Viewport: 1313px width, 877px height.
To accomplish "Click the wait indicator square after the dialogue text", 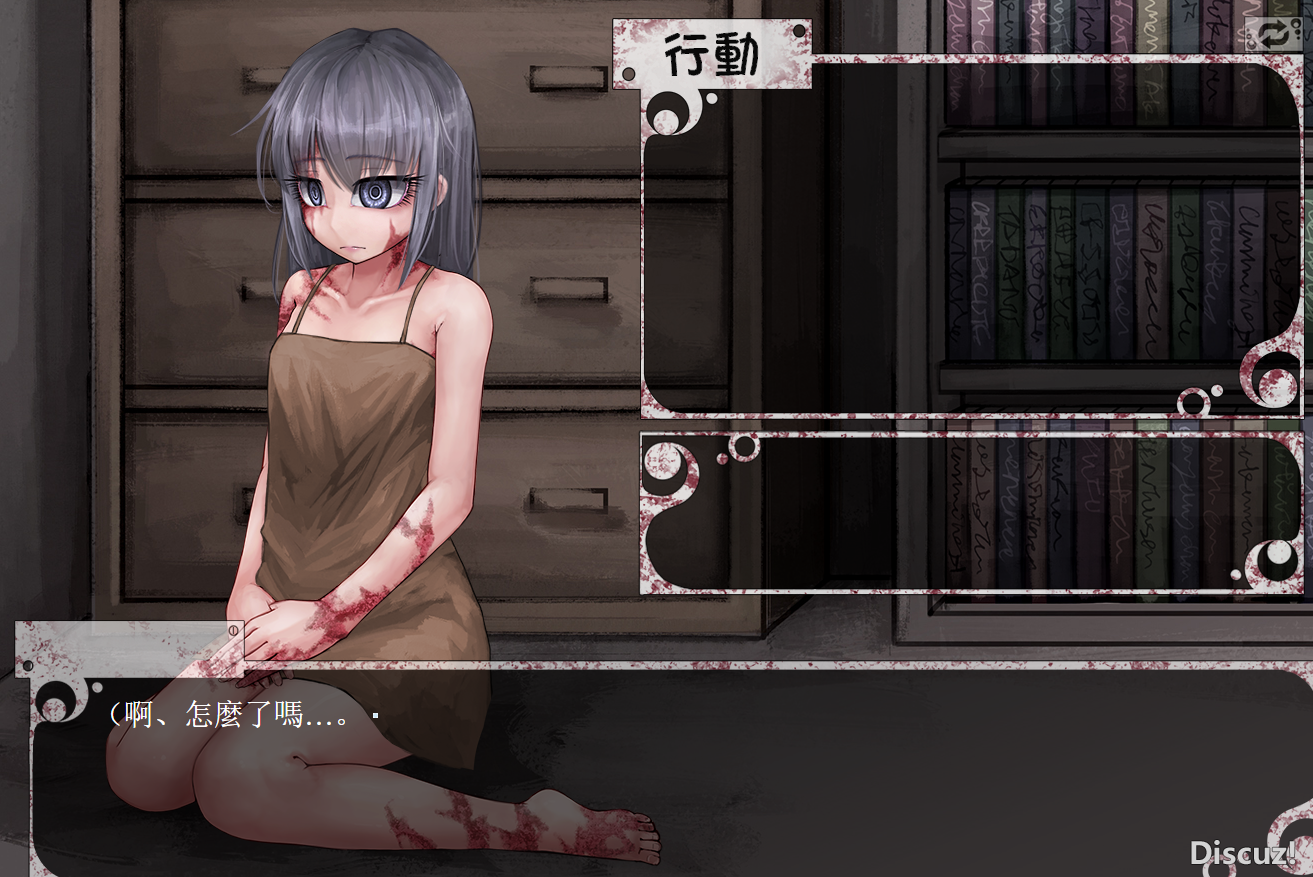I will point(376,715).
